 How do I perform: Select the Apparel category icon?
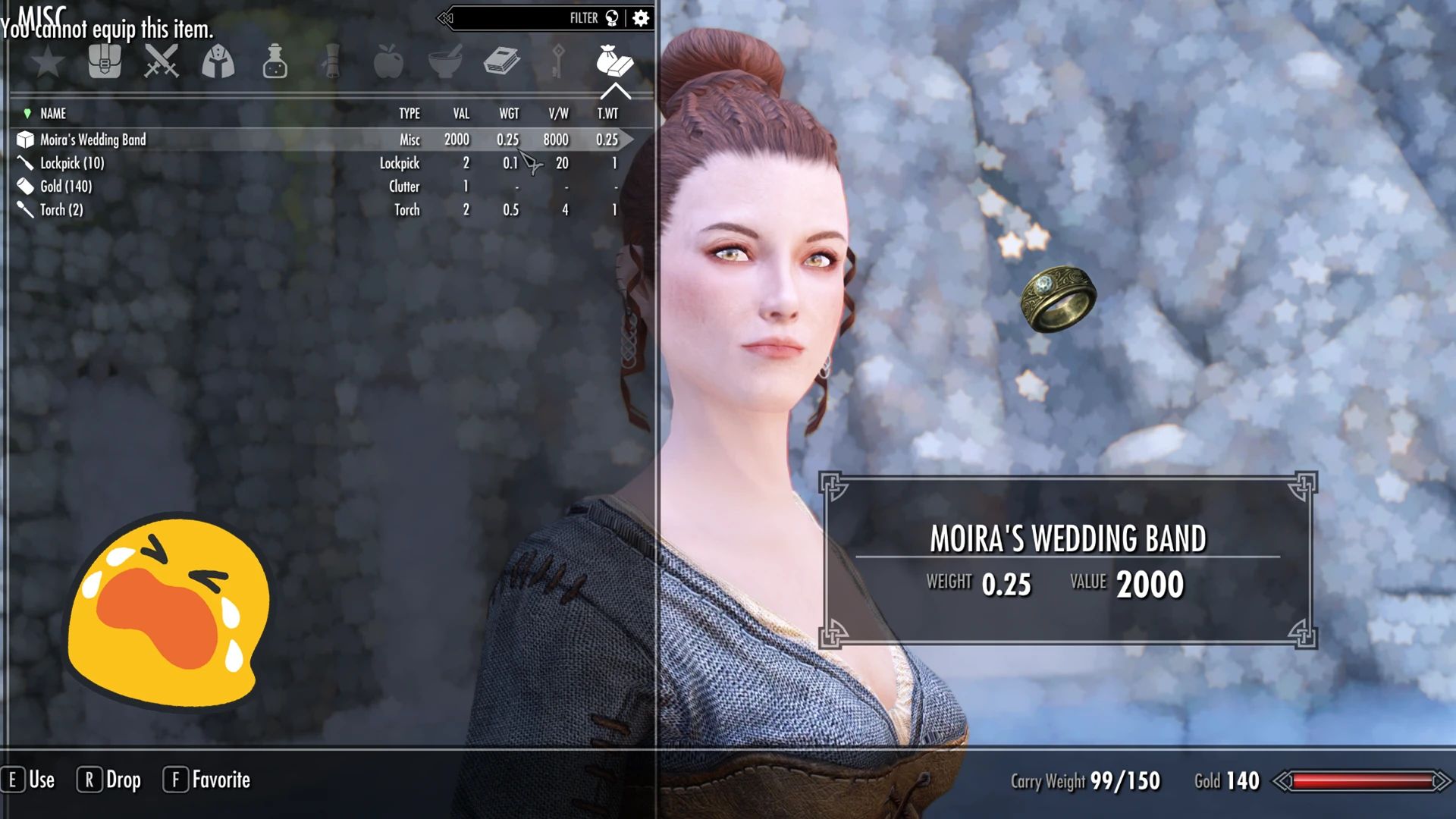click(x=219, y=62)
